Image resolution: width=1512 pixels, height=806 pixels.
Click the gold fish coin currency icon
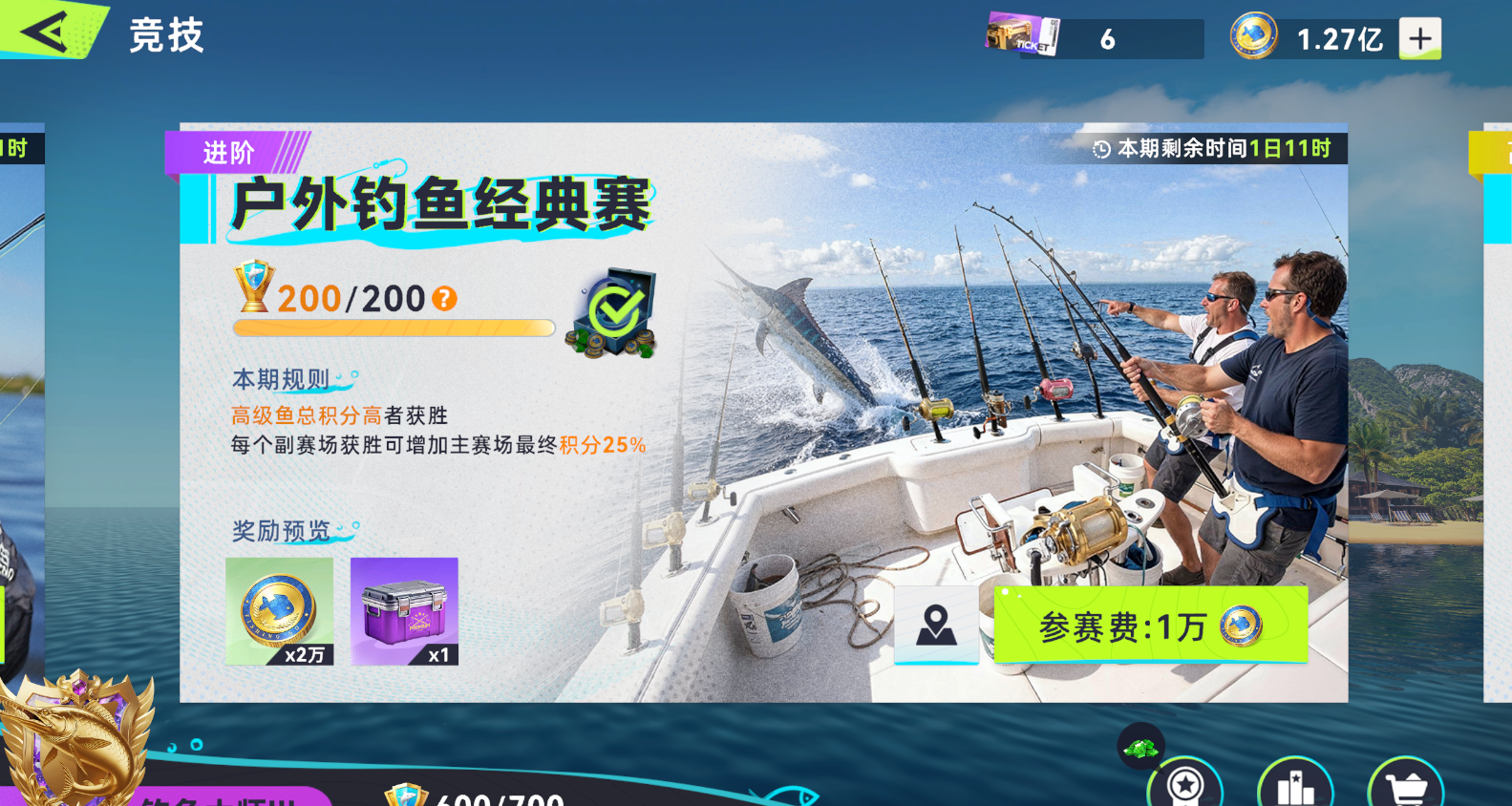click(x=1254, y=35)
